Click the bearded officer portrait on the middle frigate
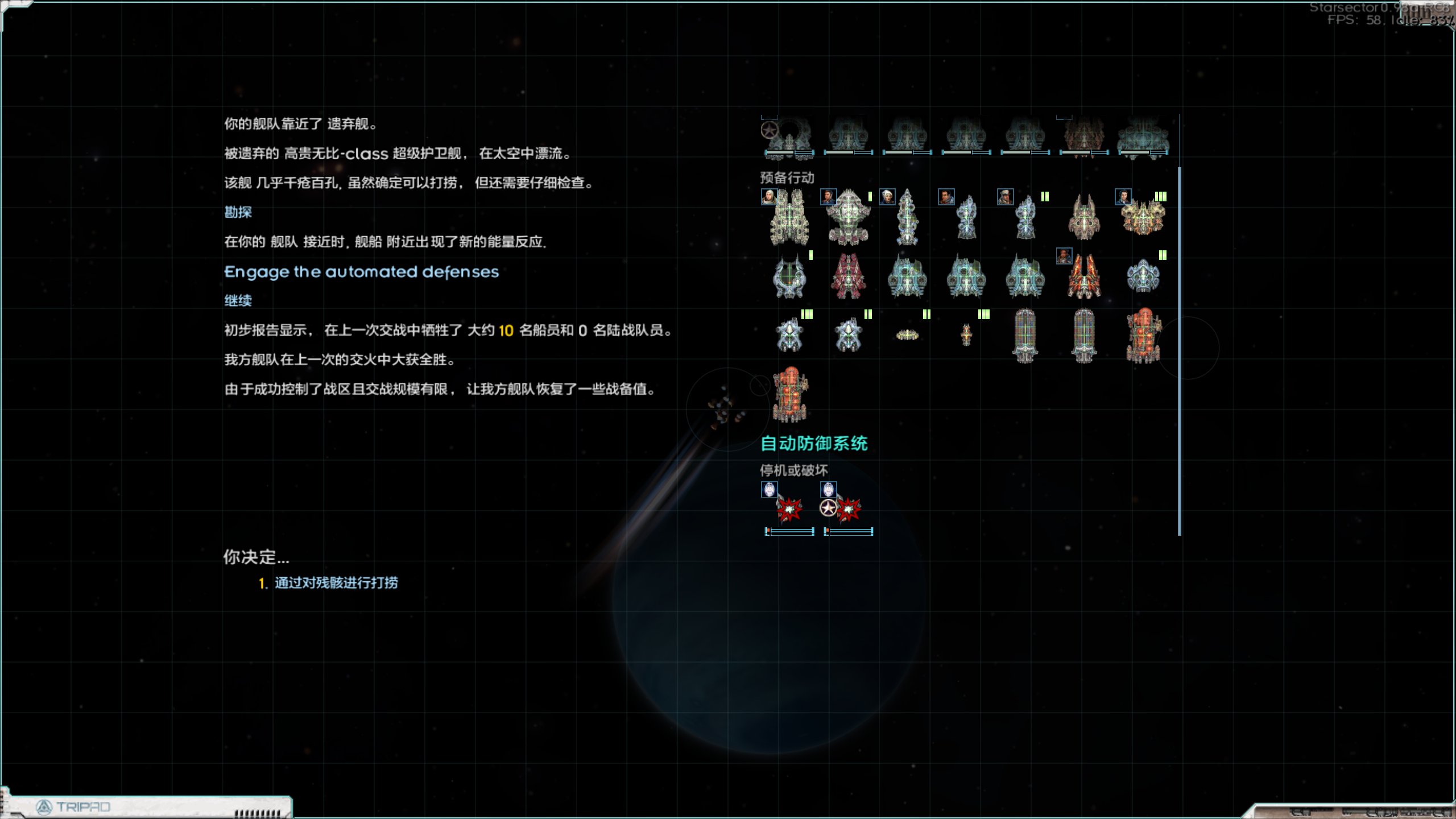1456x819 pixels. coord(946,197)
